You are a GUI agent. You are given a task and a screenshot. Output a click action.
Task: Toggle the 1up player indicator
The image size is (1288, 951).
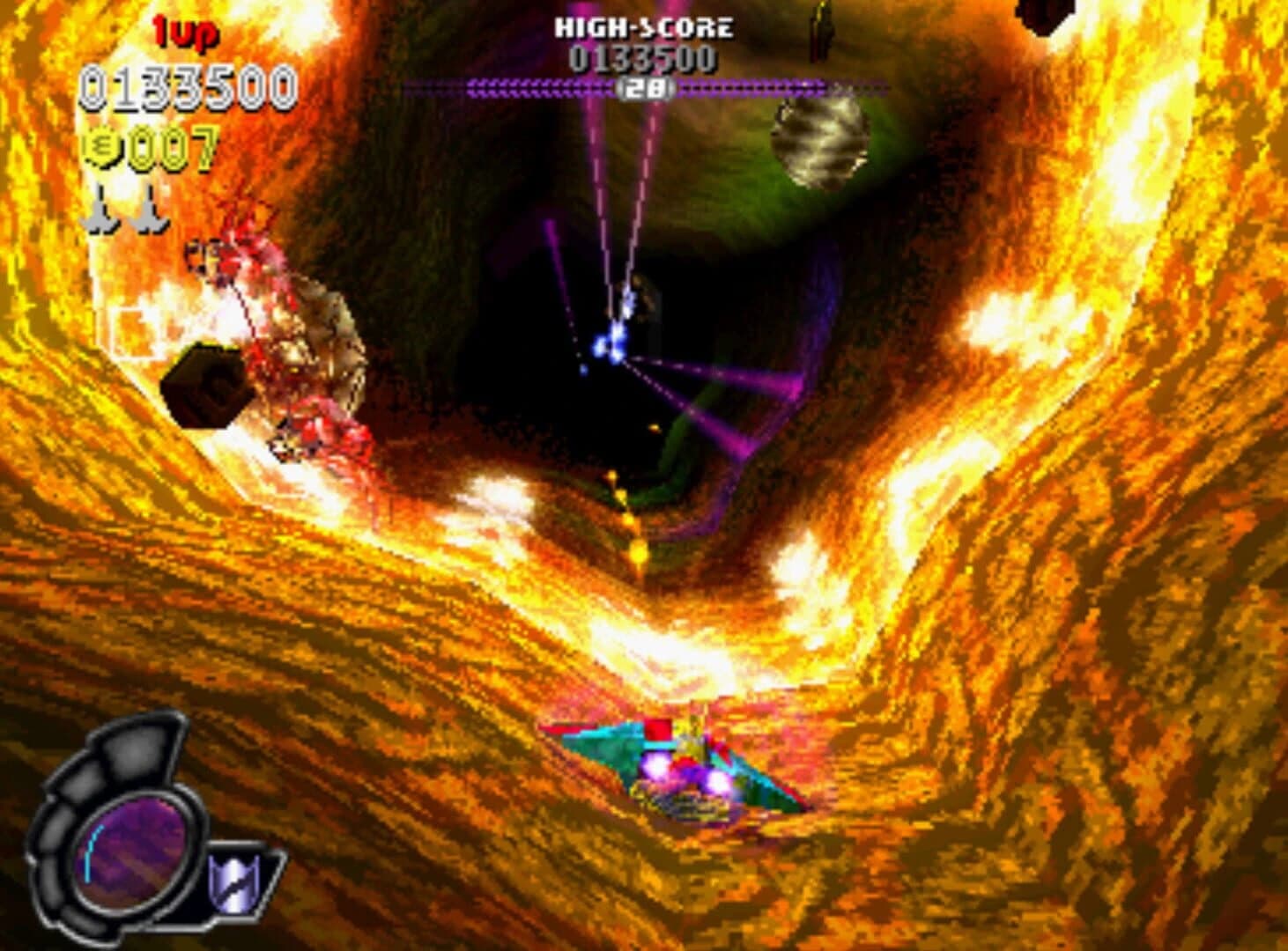click(x=187, y=31)
